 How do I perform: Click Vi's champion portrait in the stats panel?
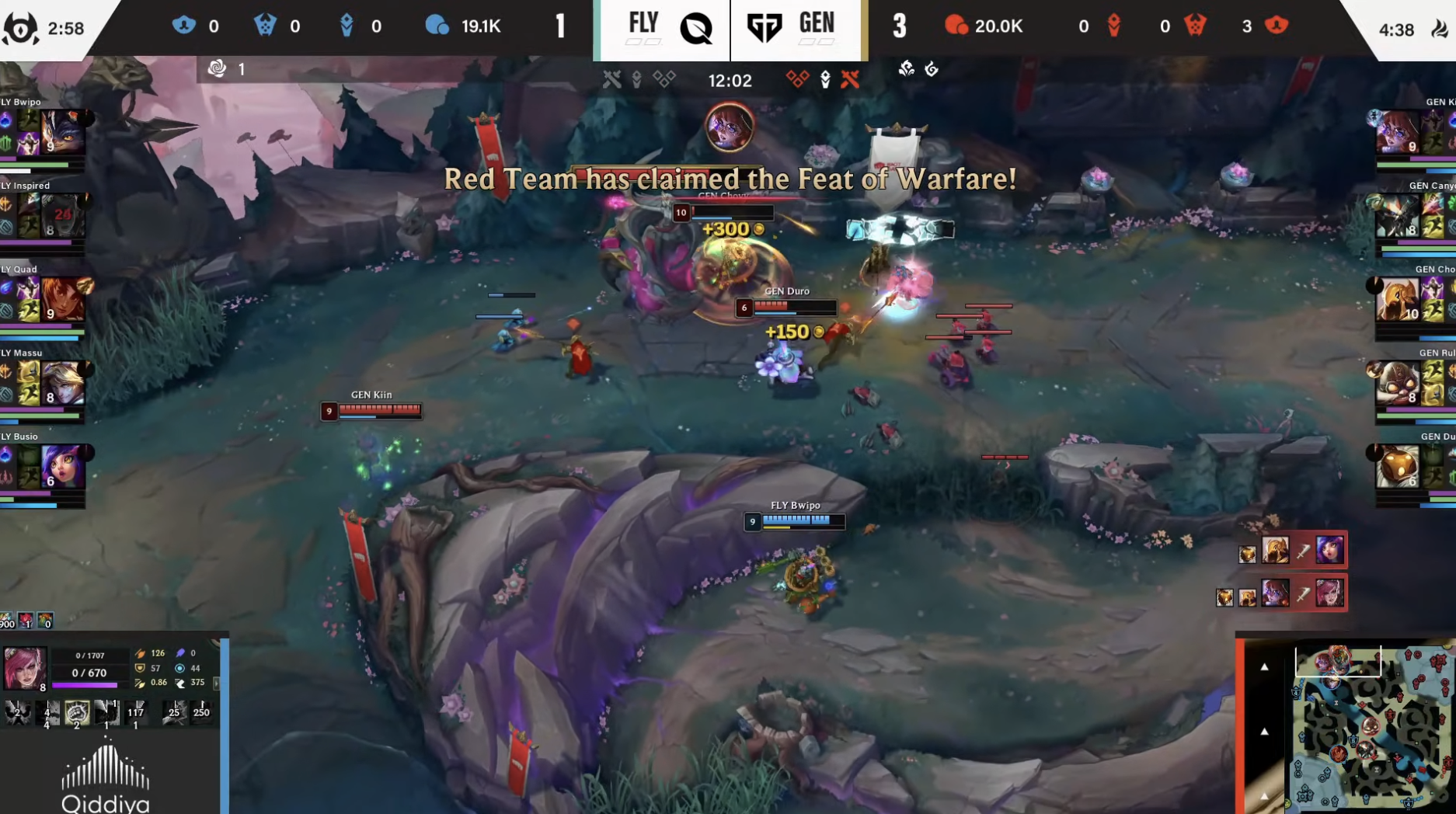tap(25, 667)
